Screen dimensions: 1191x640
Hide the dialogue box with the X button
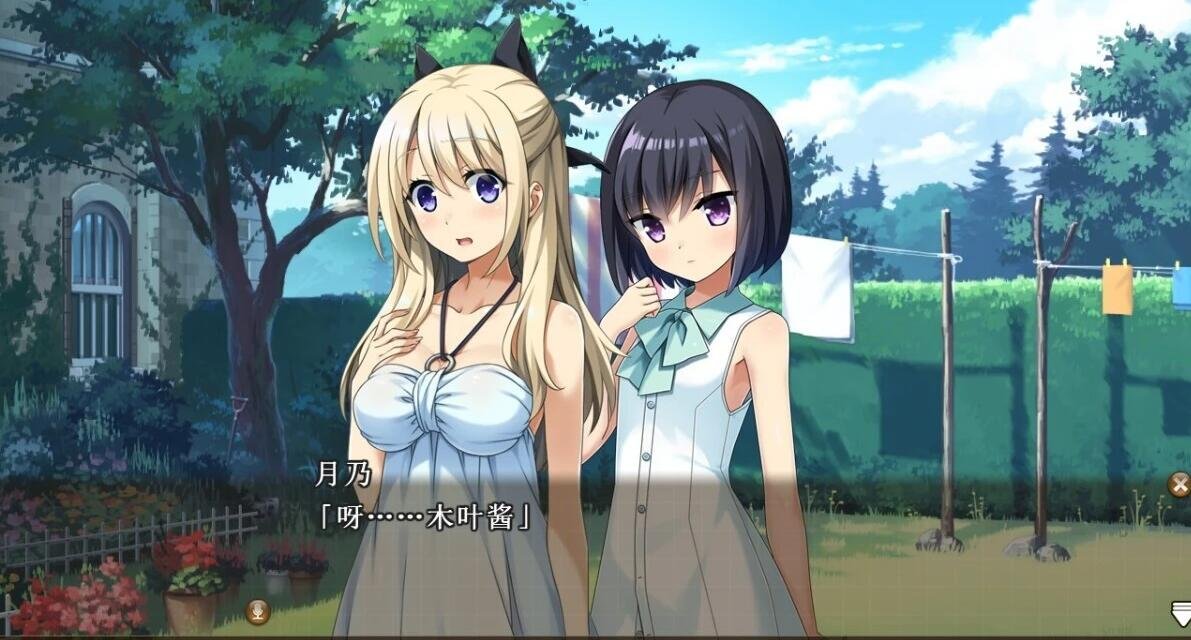[x=1180, y=485]
